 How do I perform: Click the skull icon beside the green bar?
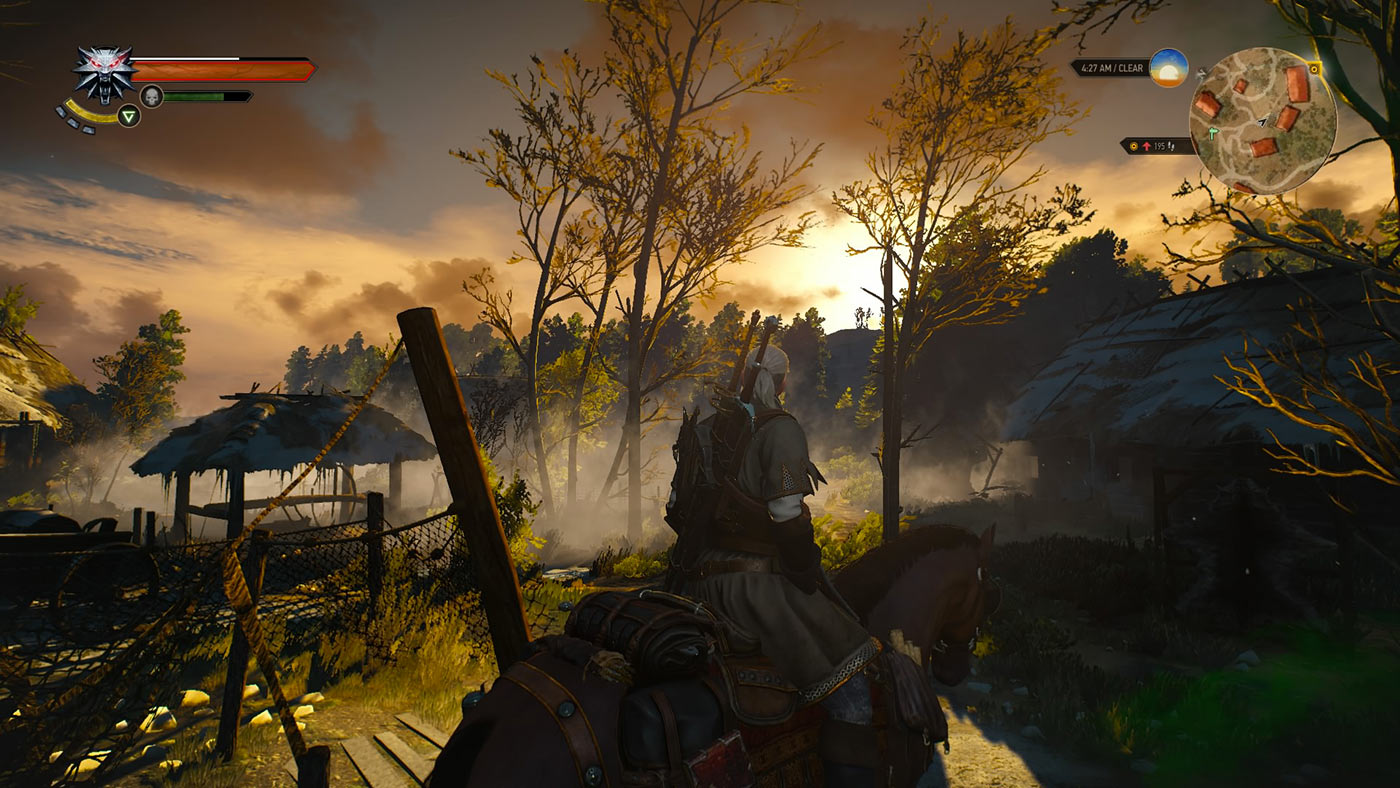click(x=151, y=96)
